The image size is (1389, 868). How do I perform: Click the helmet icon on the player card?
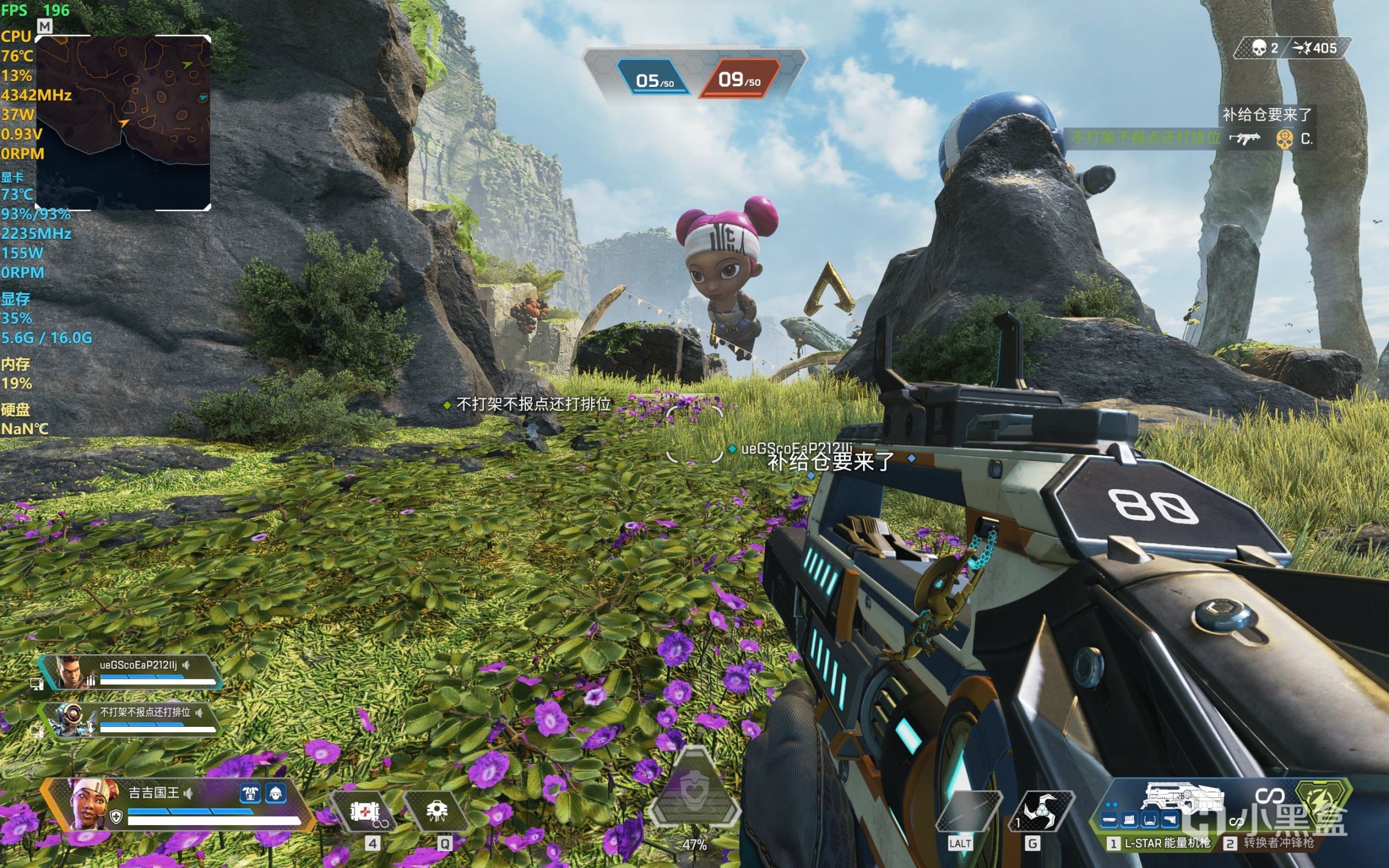point(276,793)
